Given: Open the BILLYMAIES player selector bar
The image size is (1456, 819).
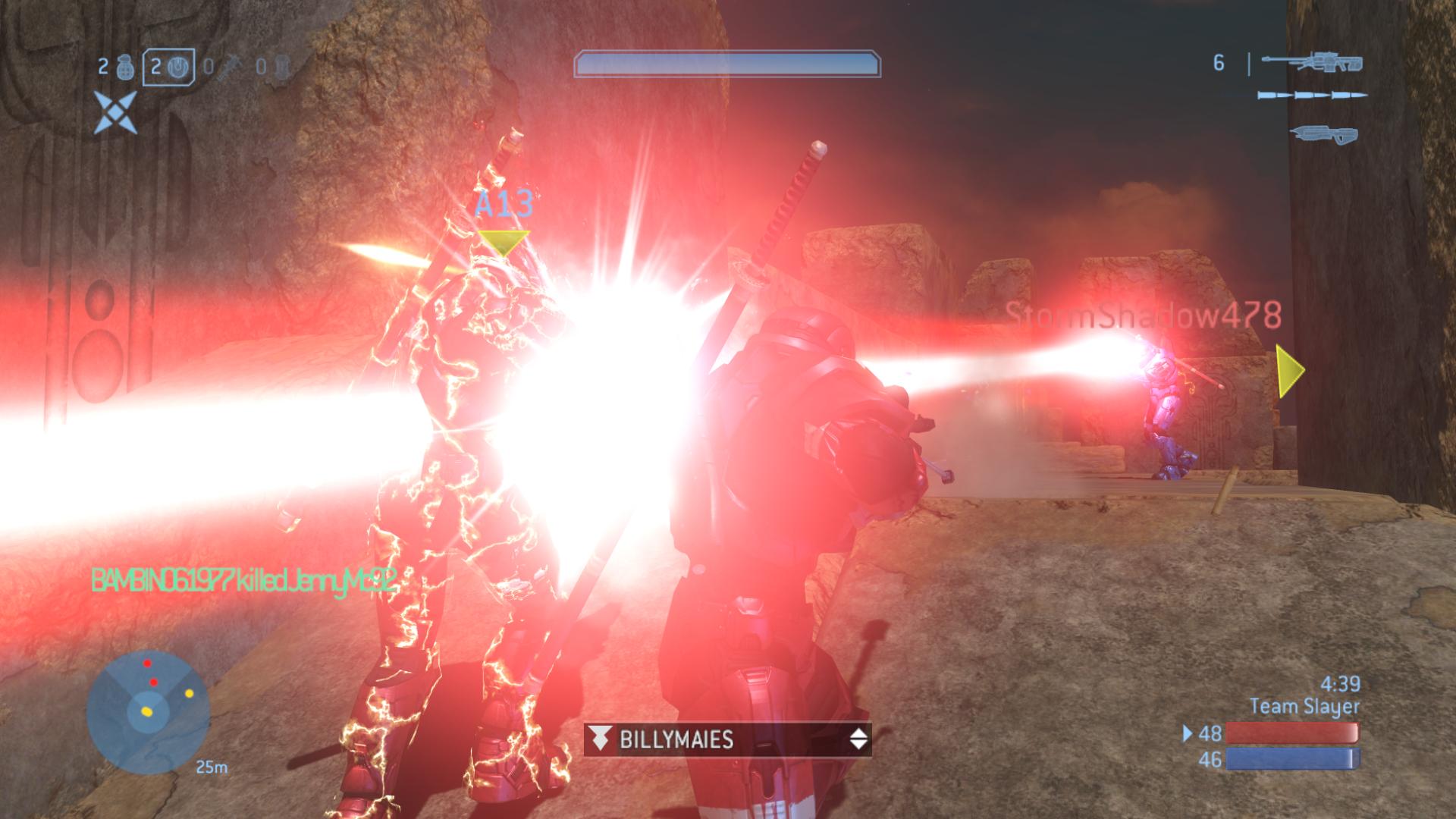Looking at the screenshot, I should point(727,739).
